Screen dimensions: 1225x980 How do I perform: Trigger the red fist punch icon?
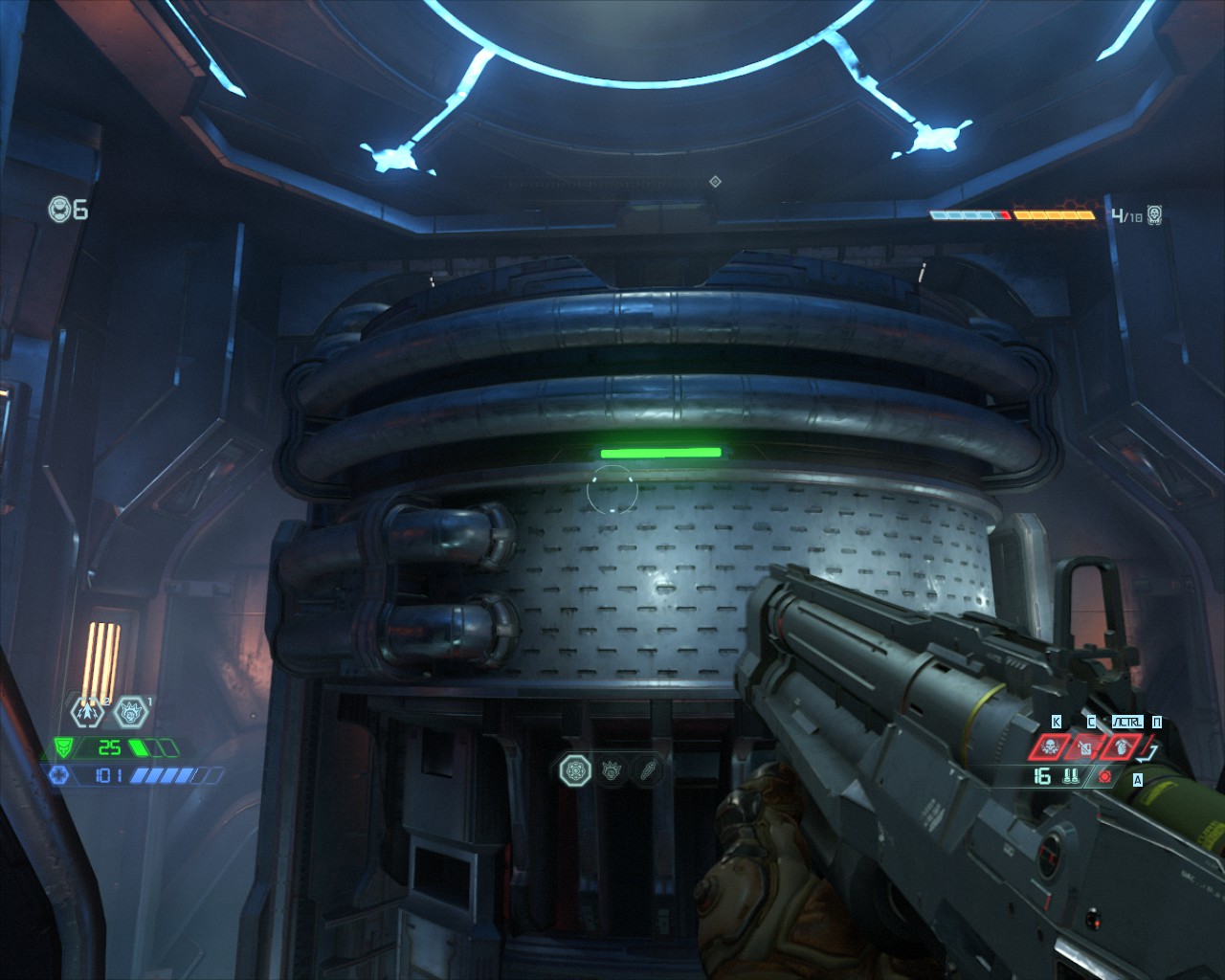pyautogui.click(x=1122, y=746)
